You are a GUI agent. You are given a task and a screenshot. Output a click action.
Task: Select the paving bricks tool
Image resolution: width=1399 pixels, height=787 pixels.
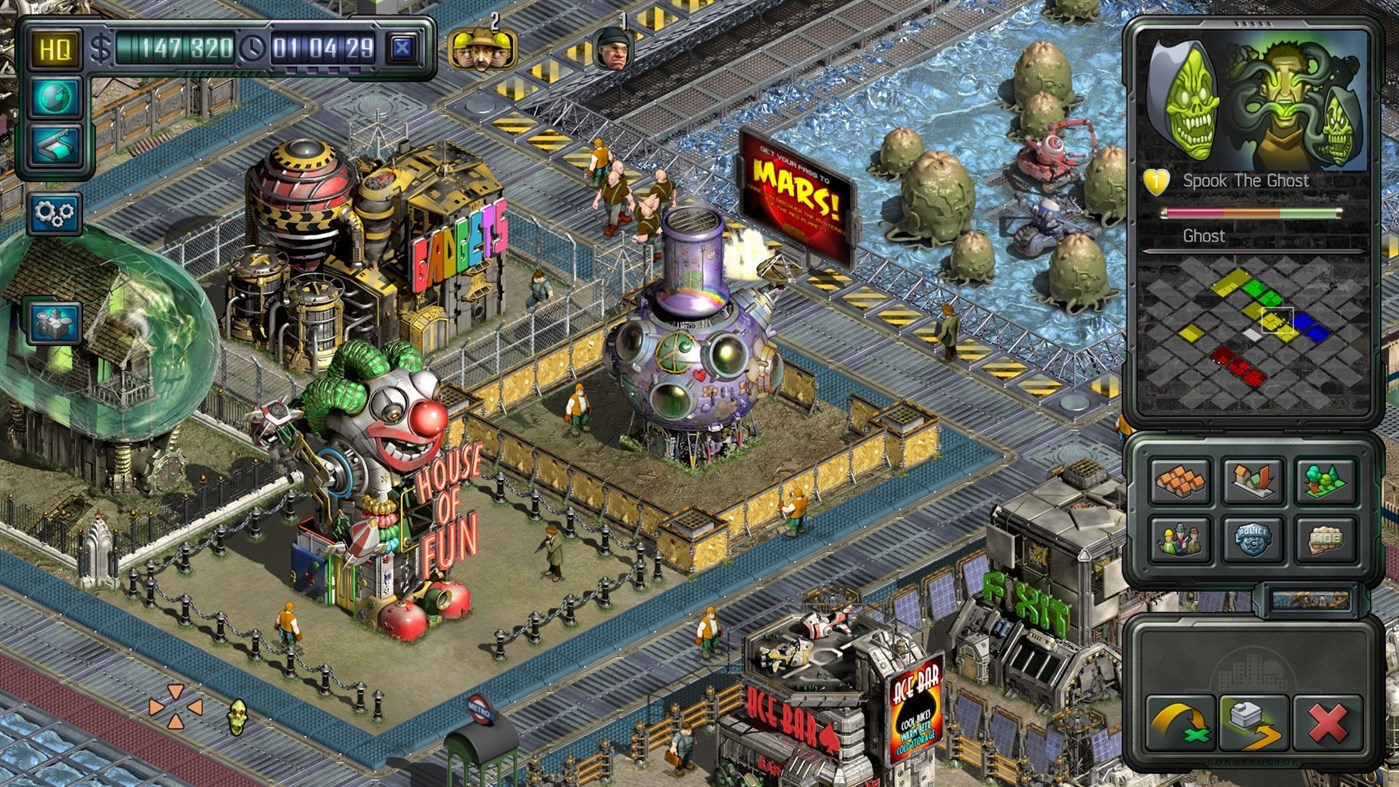tap(1180, 480)
